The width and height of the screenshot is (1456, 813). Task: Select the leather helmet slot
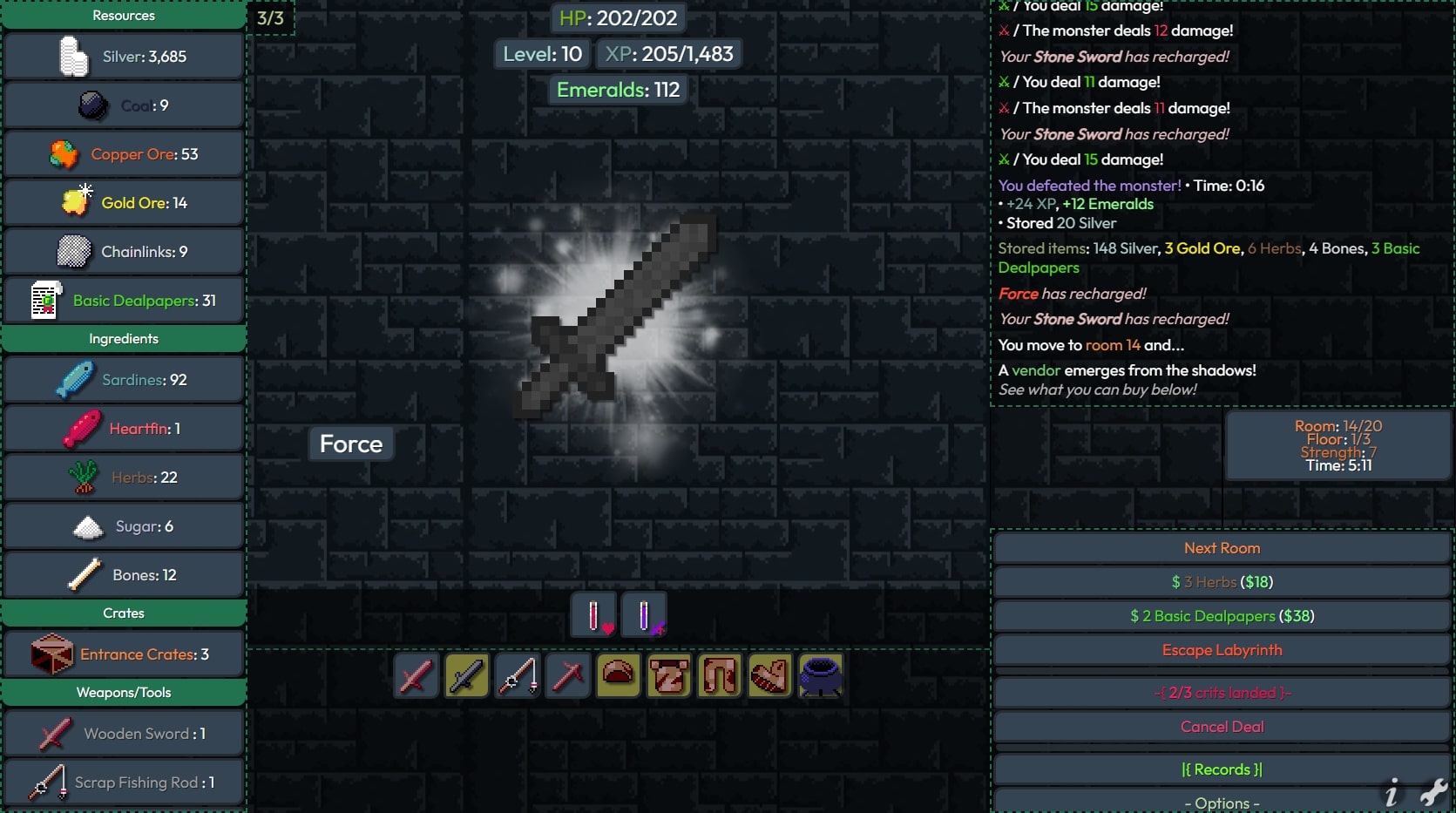619,675
